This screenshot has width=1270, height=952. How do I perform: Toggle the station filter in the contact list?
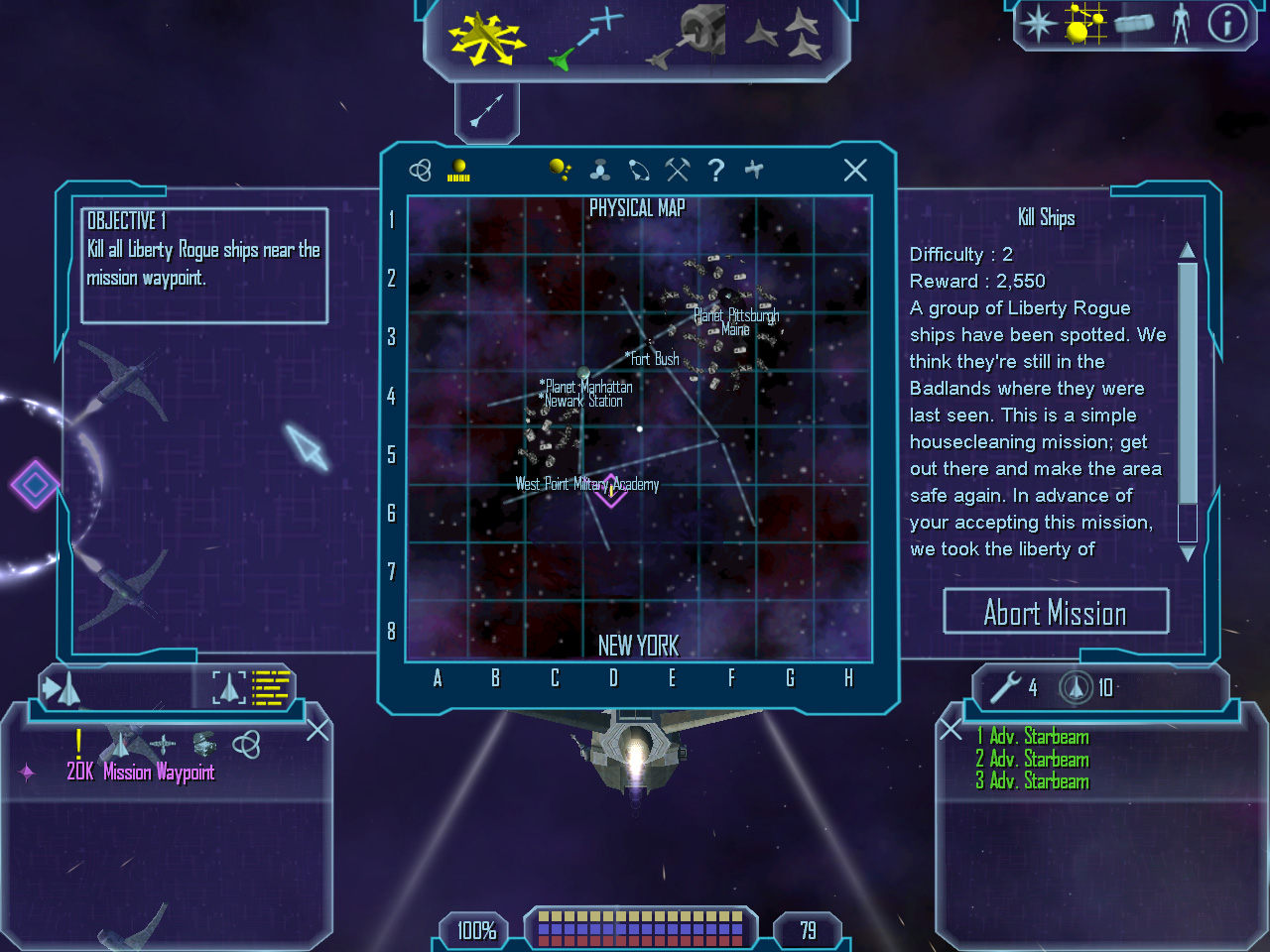(x=162, y=746)
